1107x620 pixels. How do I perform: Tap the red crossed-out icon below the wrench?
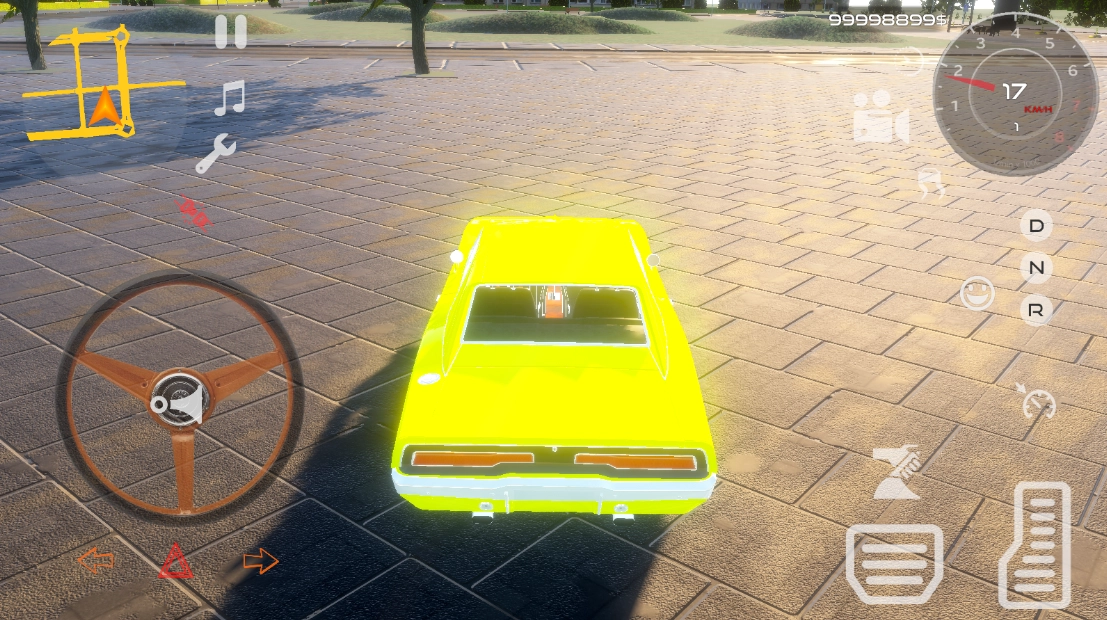click(x=192, y=212)
